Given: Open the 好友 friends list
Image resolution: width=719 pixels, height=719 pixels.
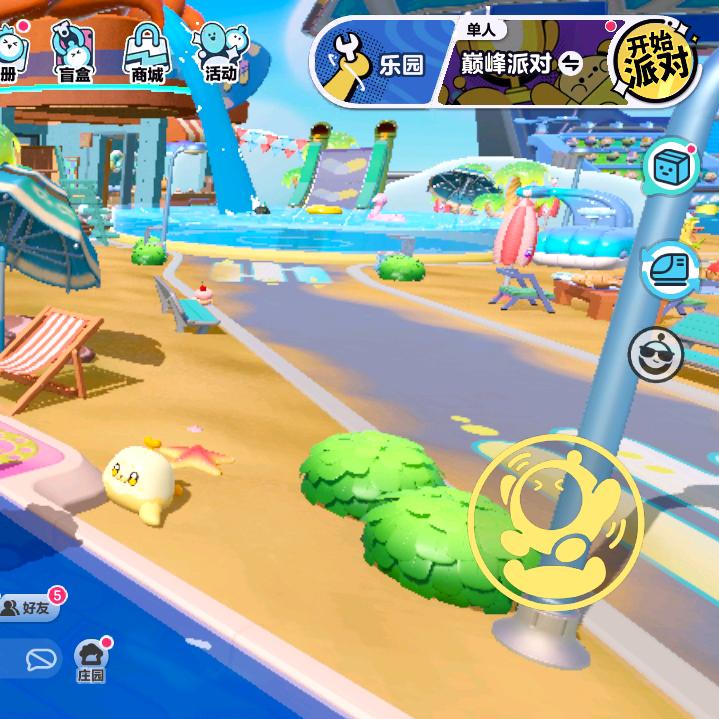Looking at the screenshot, I should tap(32, 607).
